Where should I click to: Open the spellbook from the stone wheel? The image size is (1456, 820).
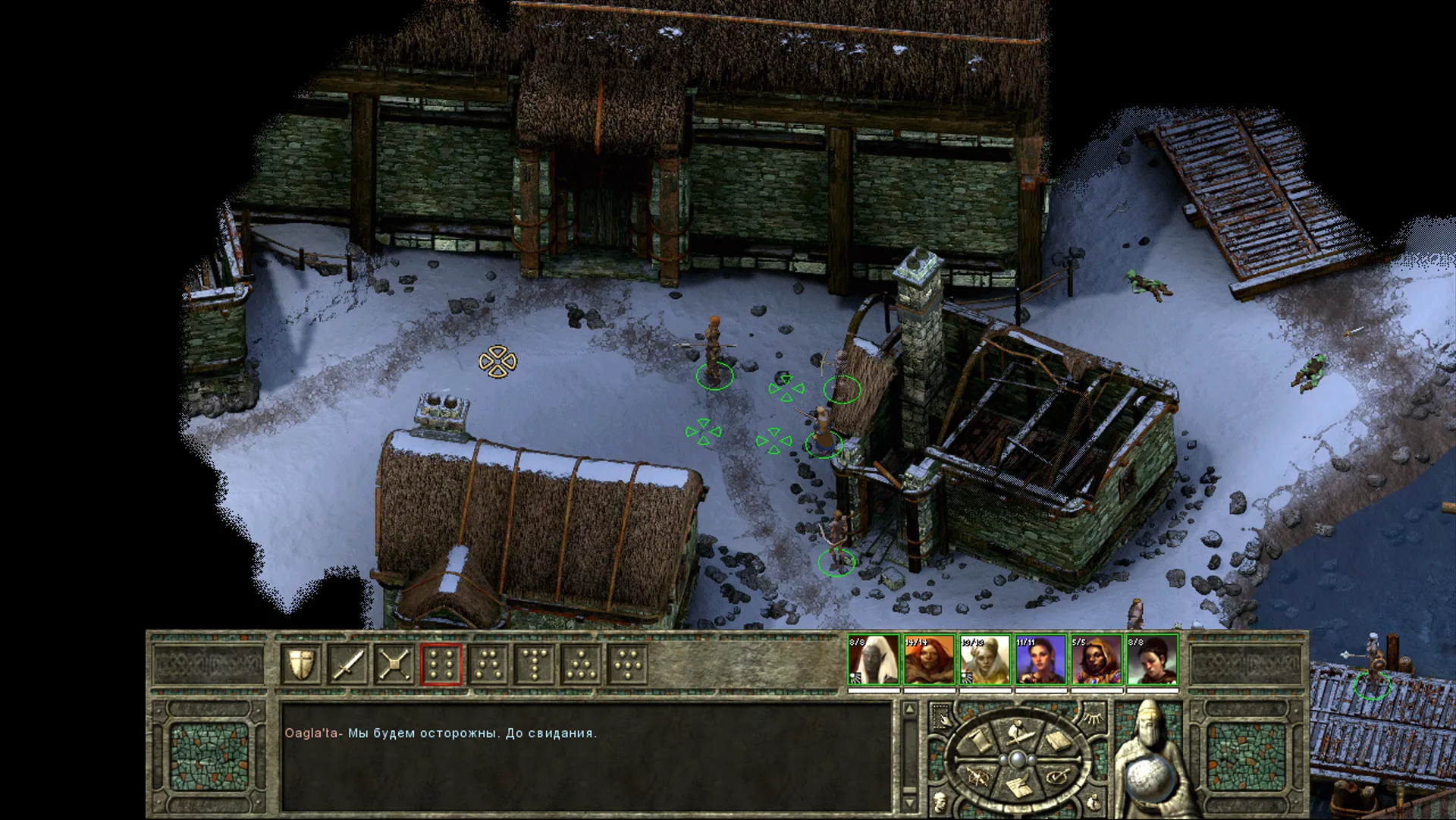(1056, 741)
